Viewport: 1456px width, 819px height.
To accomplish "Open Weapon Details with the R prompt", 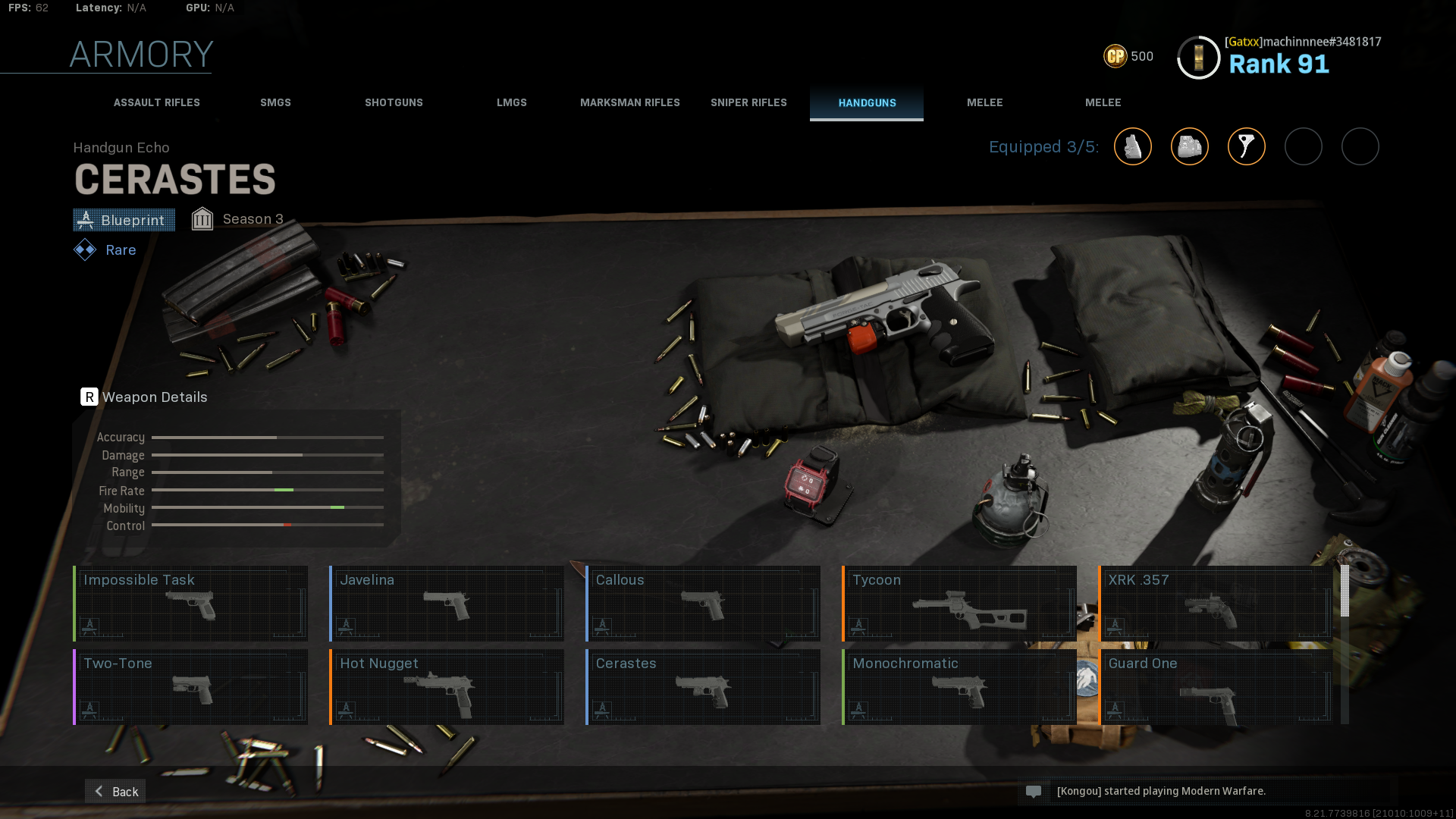I will 89,397.
